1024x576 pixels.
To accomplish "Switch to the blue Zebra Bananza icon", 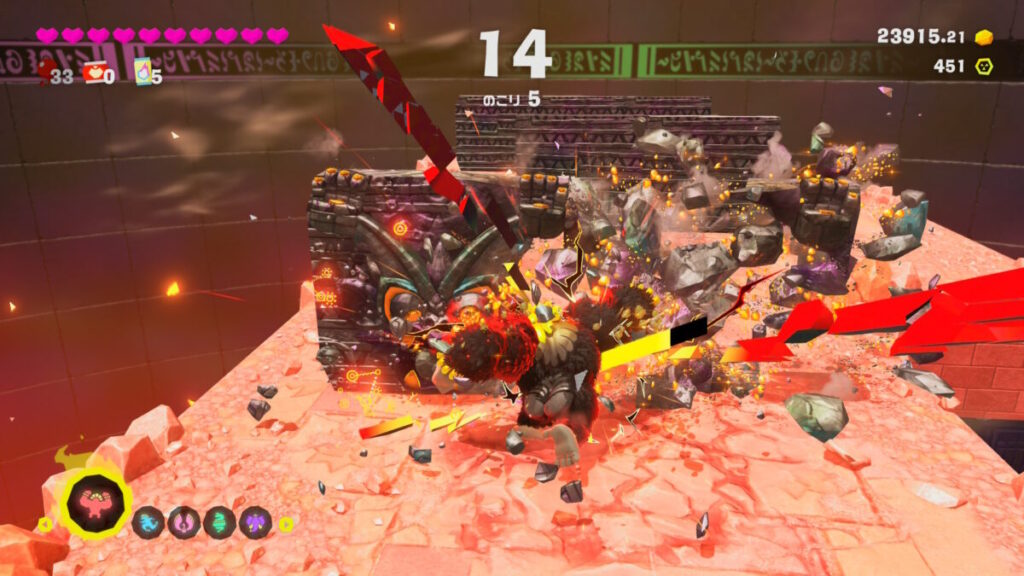I will [x=150, y=522].
